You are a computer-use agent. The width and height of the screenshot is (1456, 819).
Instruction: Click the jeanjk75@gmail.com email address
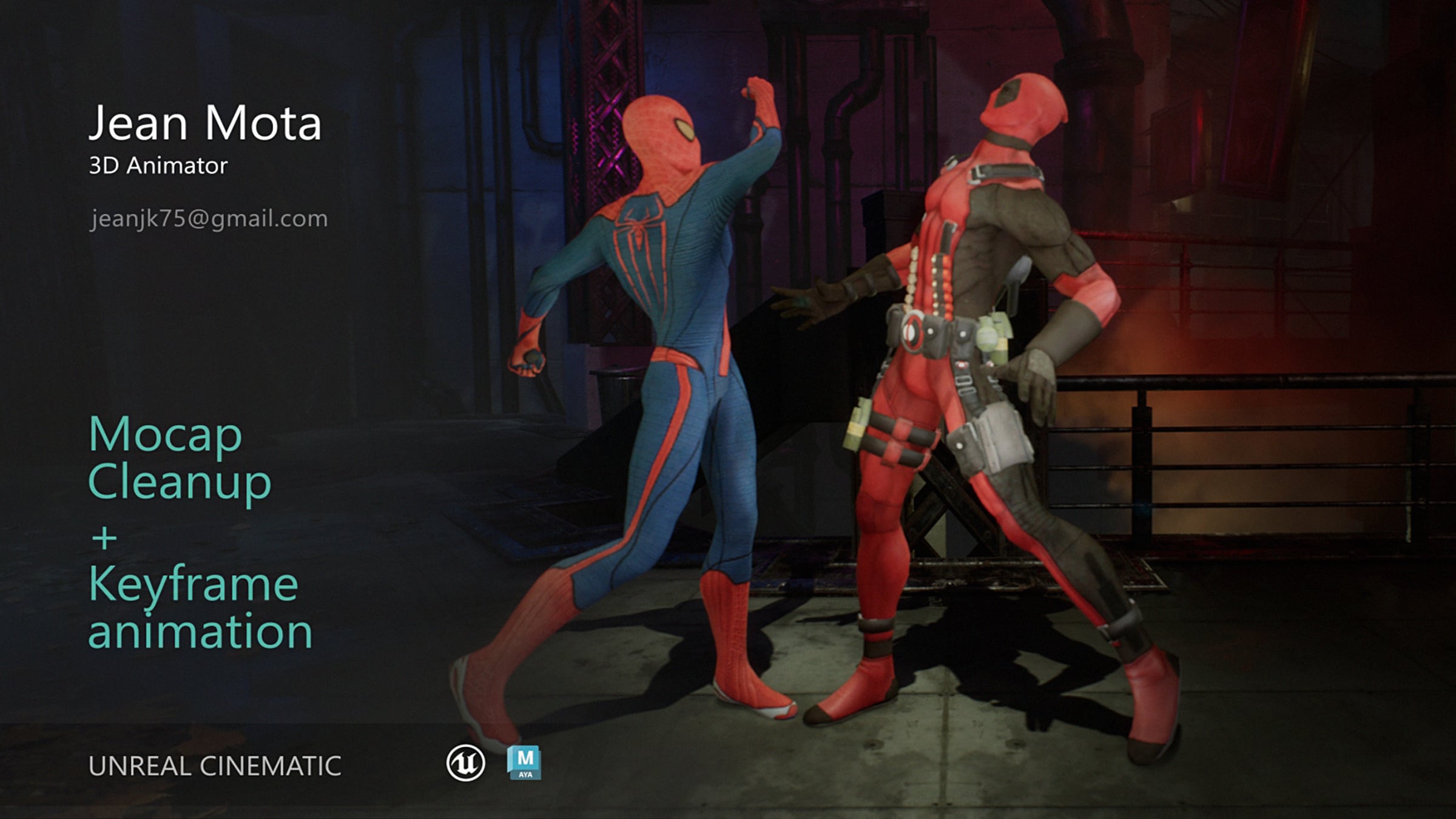[x=208, y=218]
